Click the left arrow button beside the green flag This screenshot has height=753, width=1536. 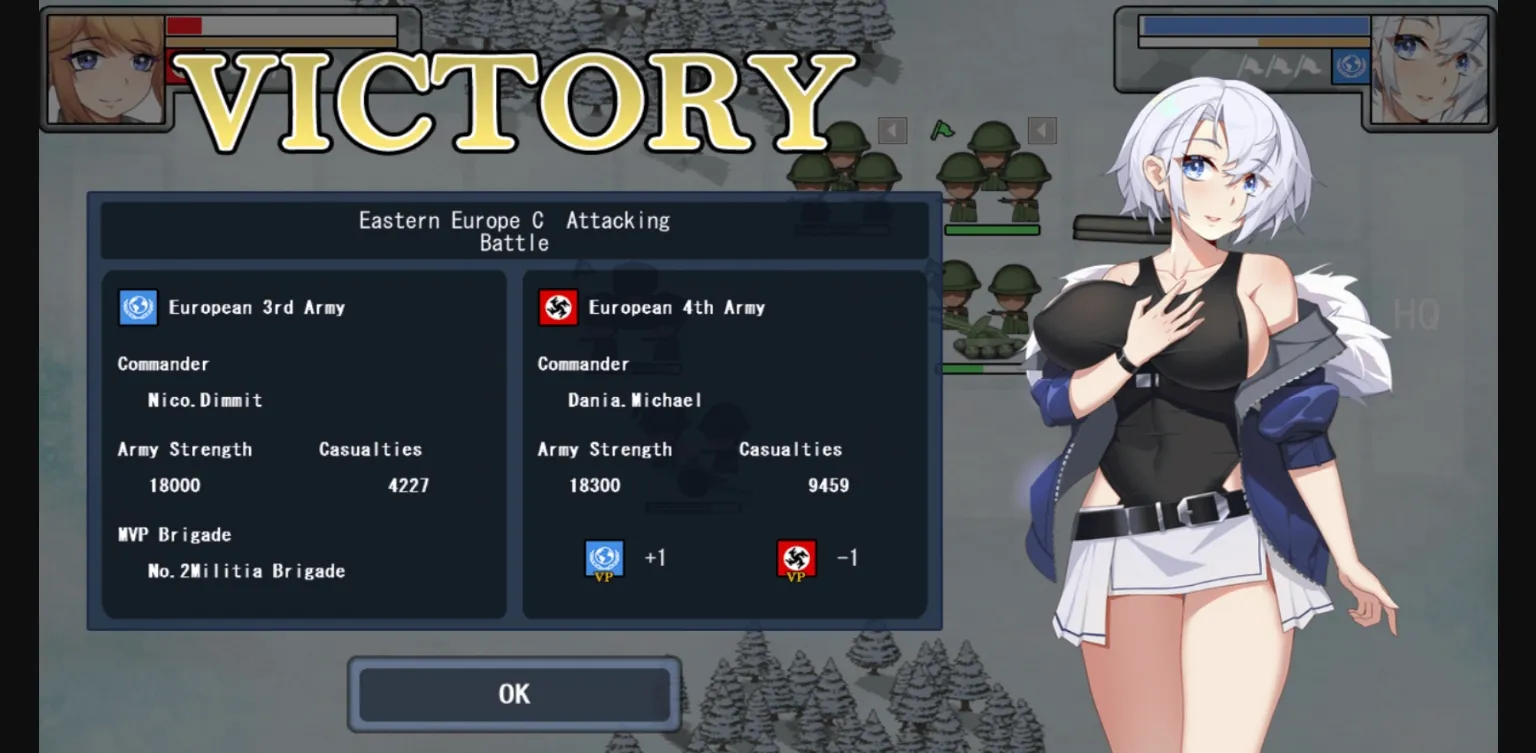pyautogui.click(x=890, y=128)
